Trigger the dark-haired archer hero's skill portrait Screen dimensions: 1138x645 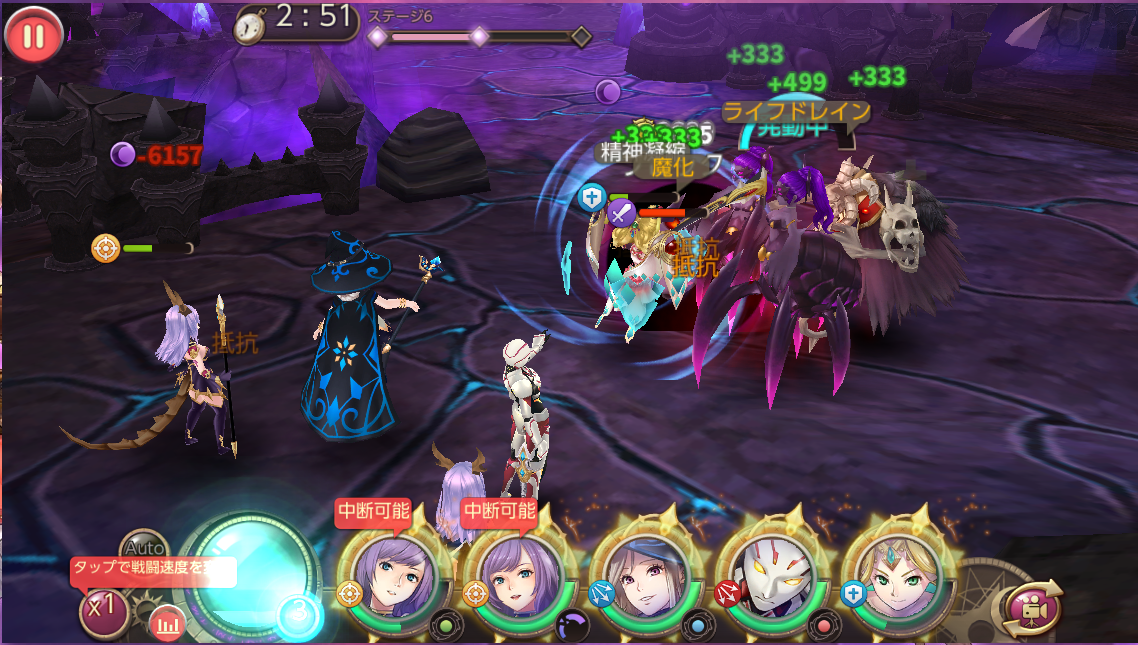point(646,582)
